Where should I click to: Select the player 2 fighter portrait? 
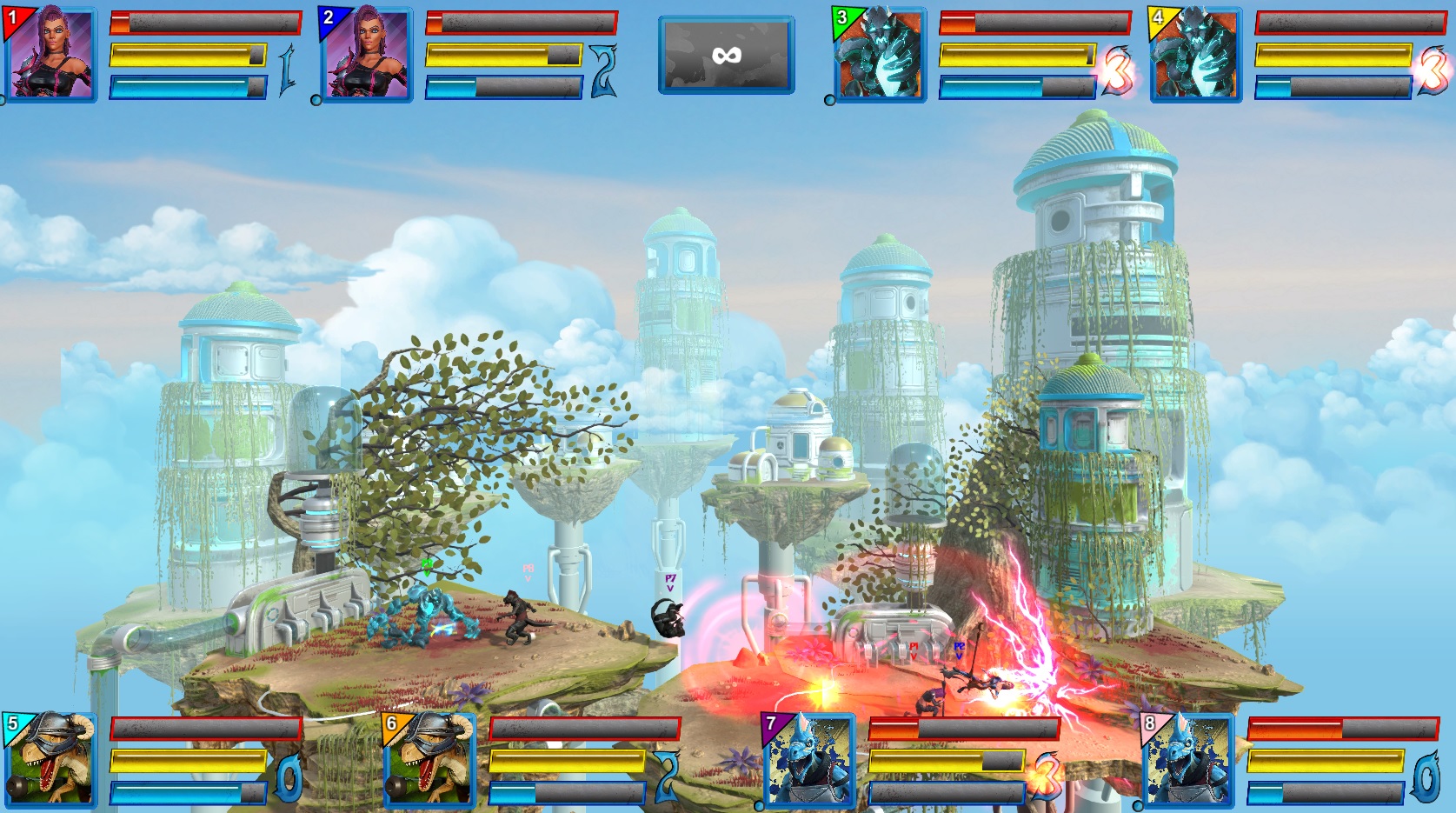368,54
